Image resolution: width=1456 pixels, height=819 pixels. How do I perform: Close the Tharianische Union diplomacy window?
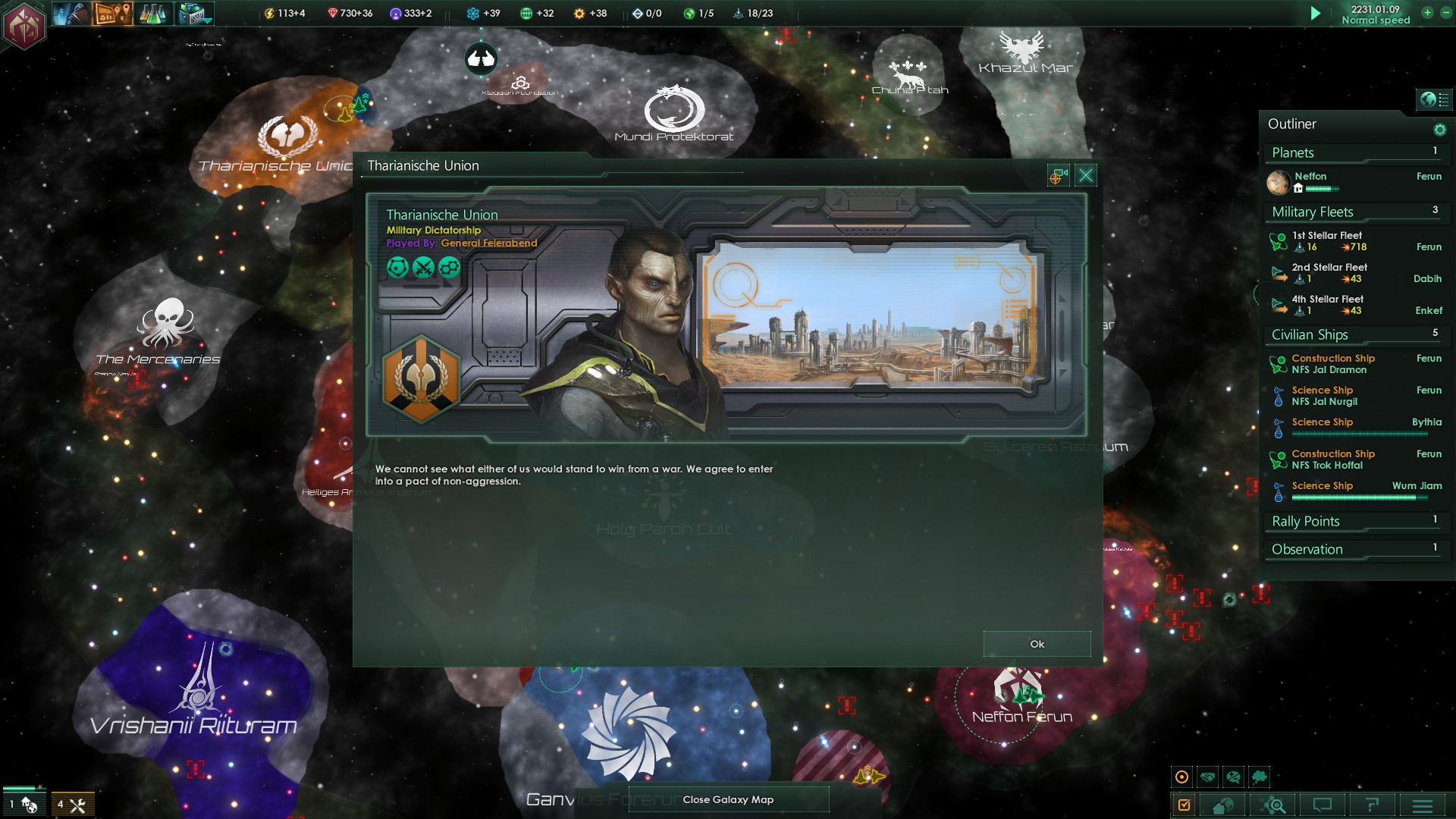coord(1086,176)
